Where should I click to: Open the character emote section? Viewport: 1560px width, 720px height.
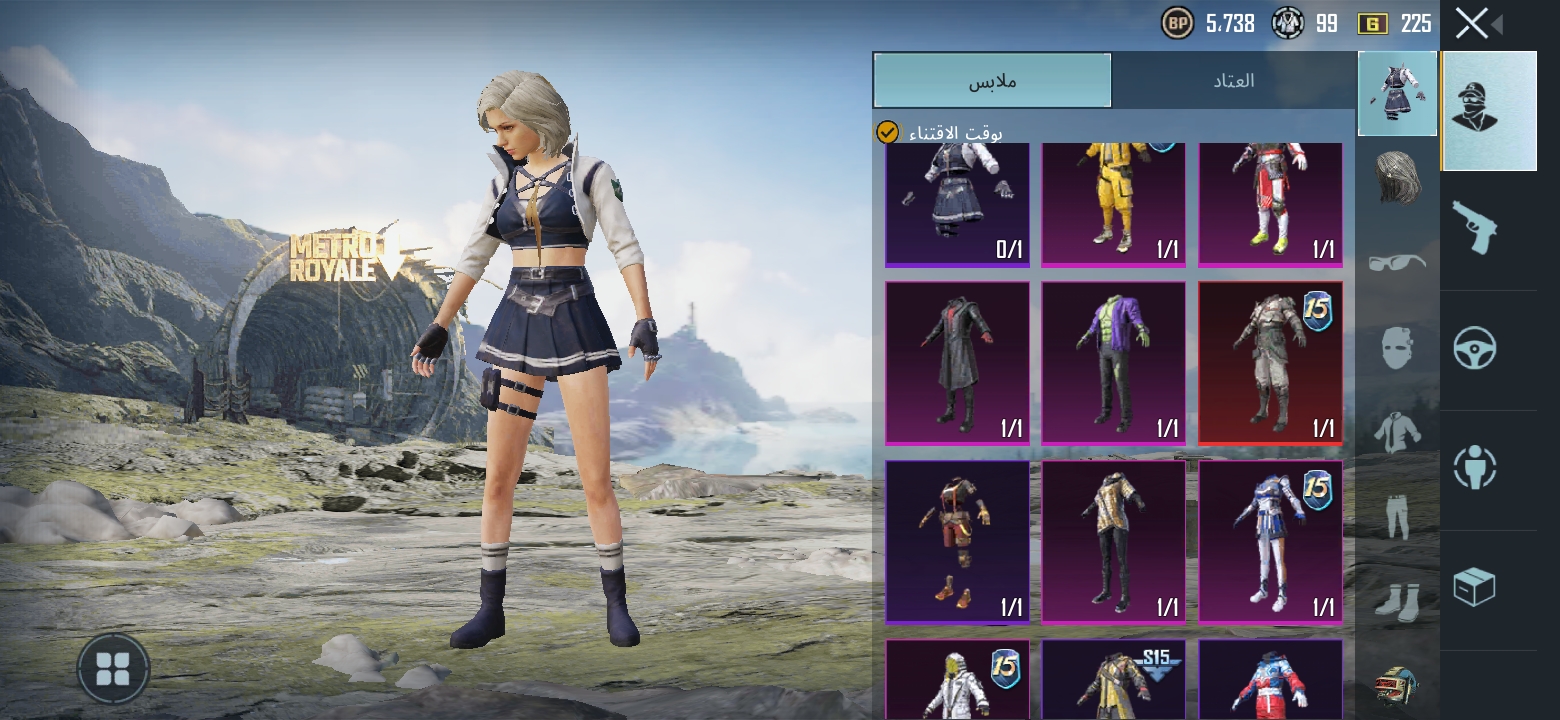click(1474, 467)
